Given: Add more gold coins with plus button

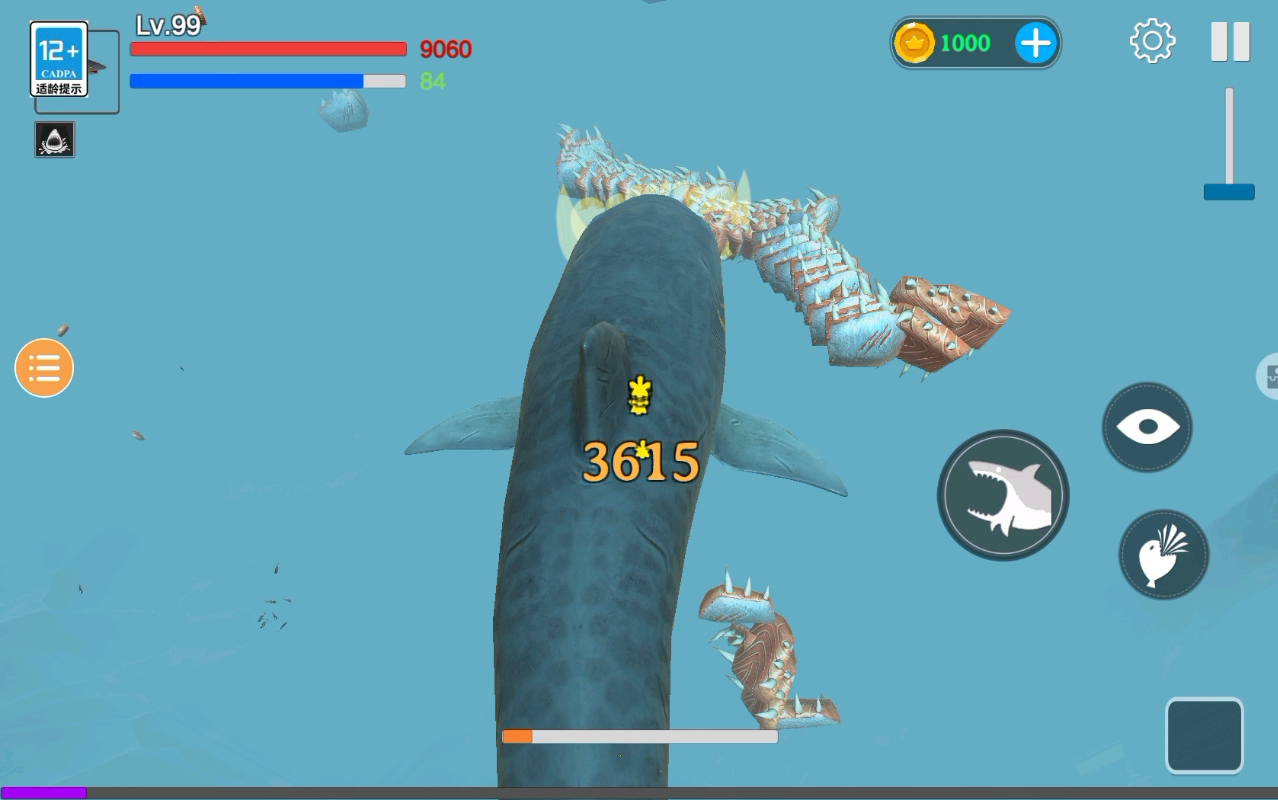Looking at the screenshot, I should pyautogui.click(x=1036, y=43).
